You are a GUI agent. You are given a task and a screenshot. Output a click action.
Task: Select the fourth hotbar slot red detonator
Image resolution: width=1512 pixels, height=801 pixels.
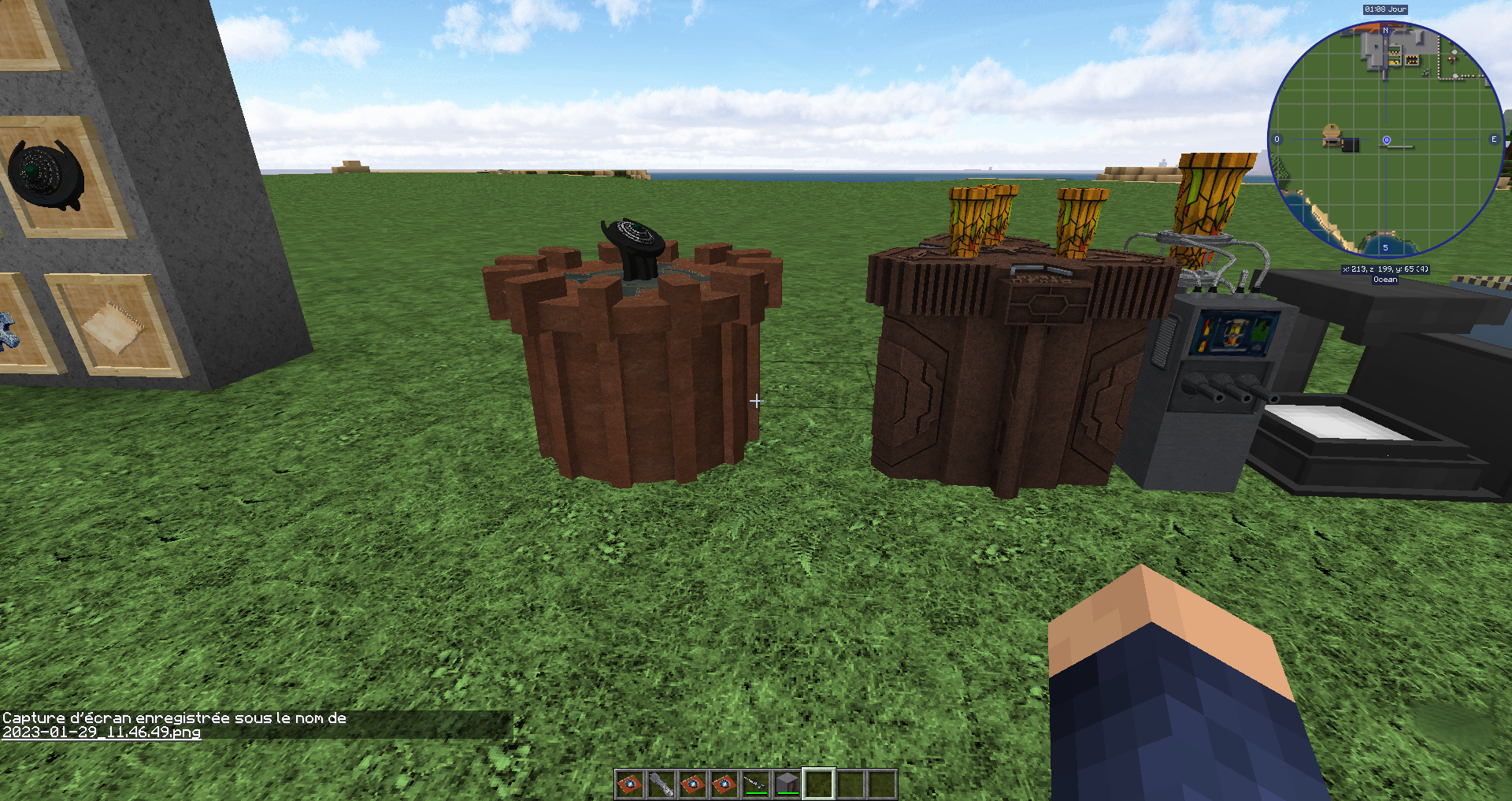[723, 784]
